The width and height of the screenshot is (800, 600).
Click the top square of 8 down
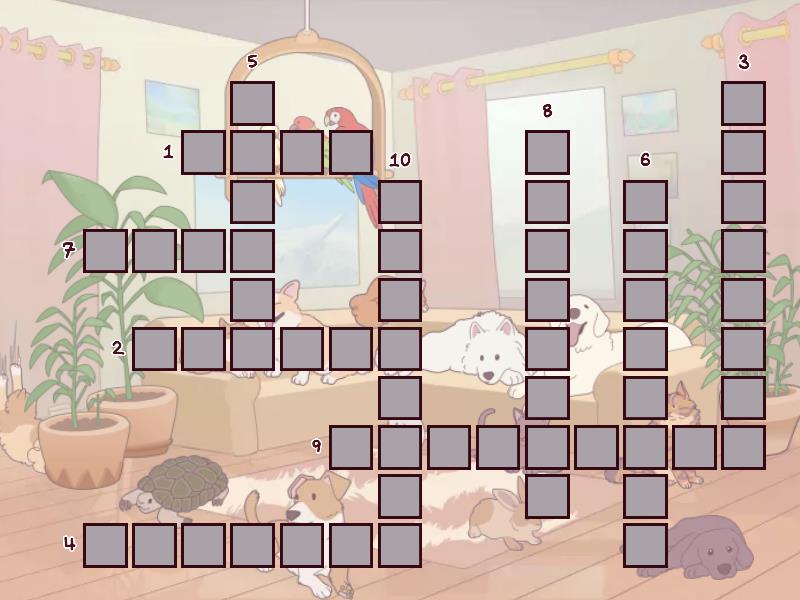coord(547,152)
